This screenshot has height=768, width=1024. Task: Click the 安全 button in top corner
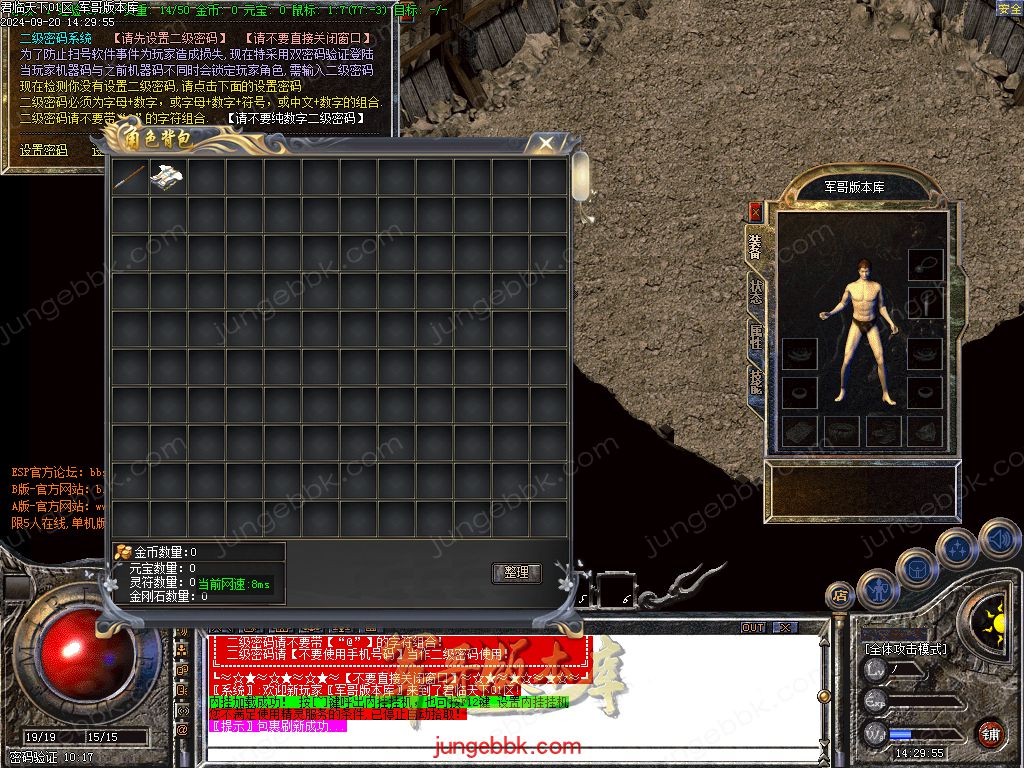point(1009,9)
